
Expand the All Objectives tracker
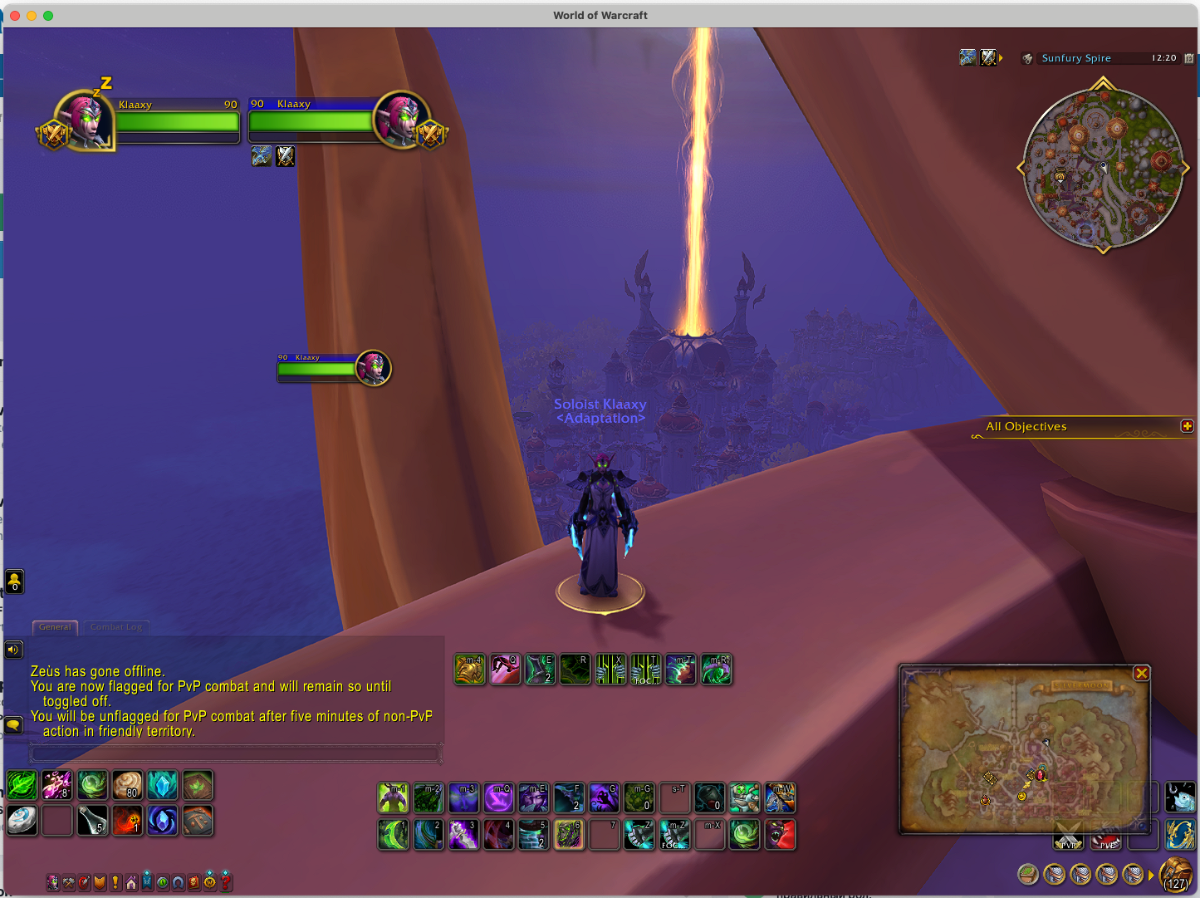point(1187,426)
